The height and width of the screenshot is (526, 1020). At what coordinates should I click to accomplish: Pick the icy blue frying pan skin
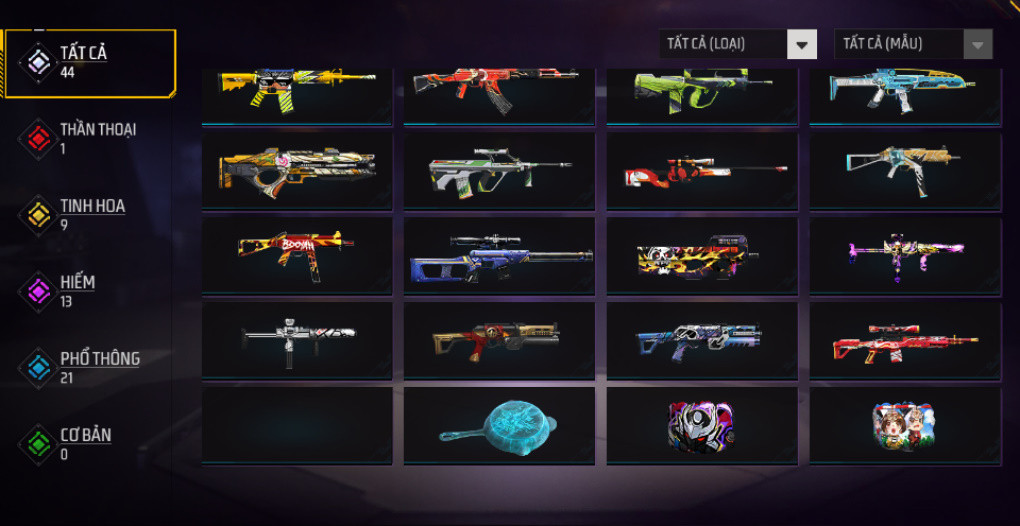tap(499, 427)
